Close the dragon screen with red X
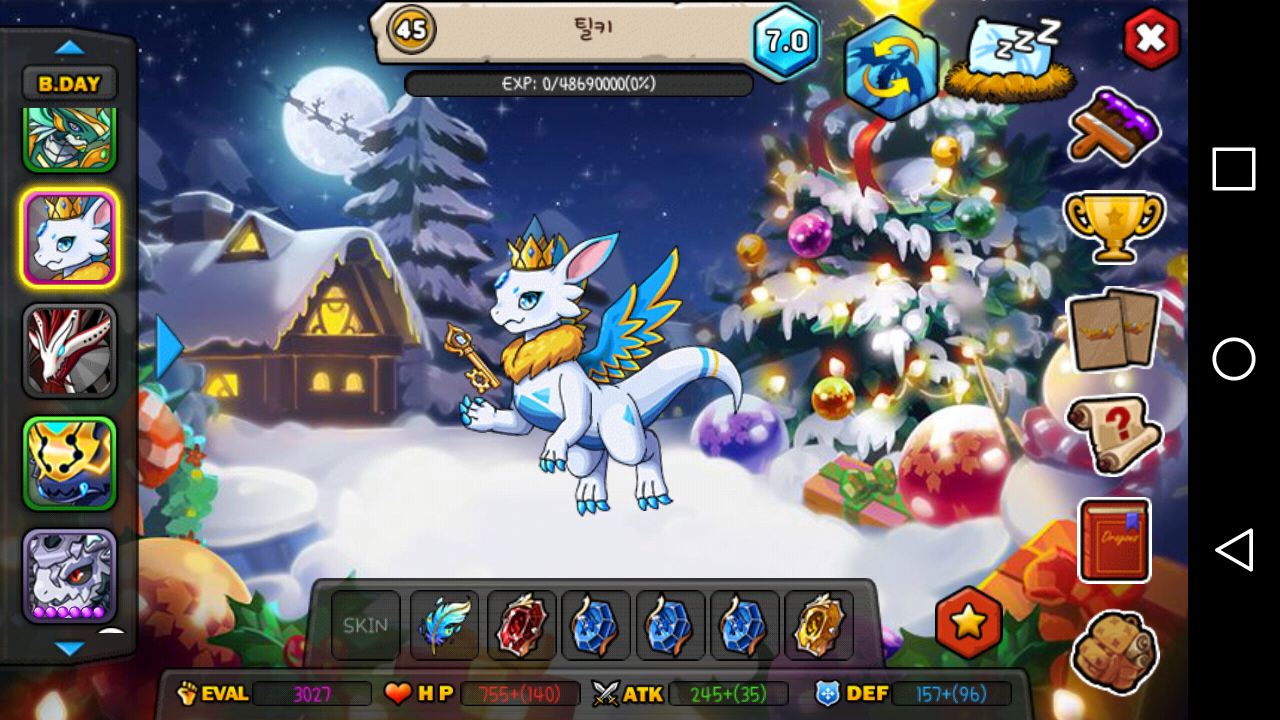This screenshot has width=1280, height=720. (x=1151, y=39)
